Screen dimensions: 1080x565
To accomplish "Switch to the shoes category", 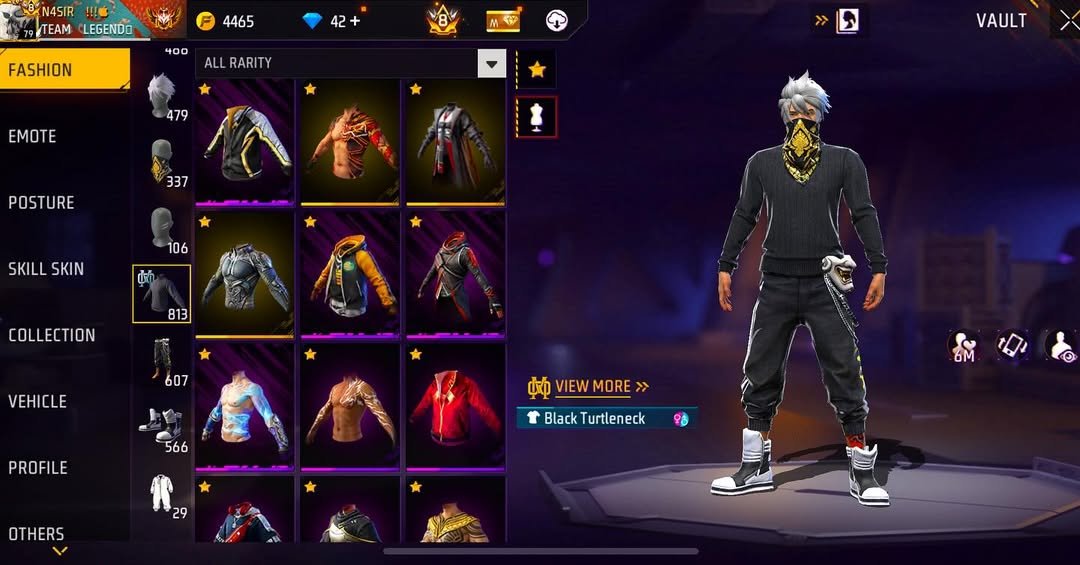I will [162, 428].
